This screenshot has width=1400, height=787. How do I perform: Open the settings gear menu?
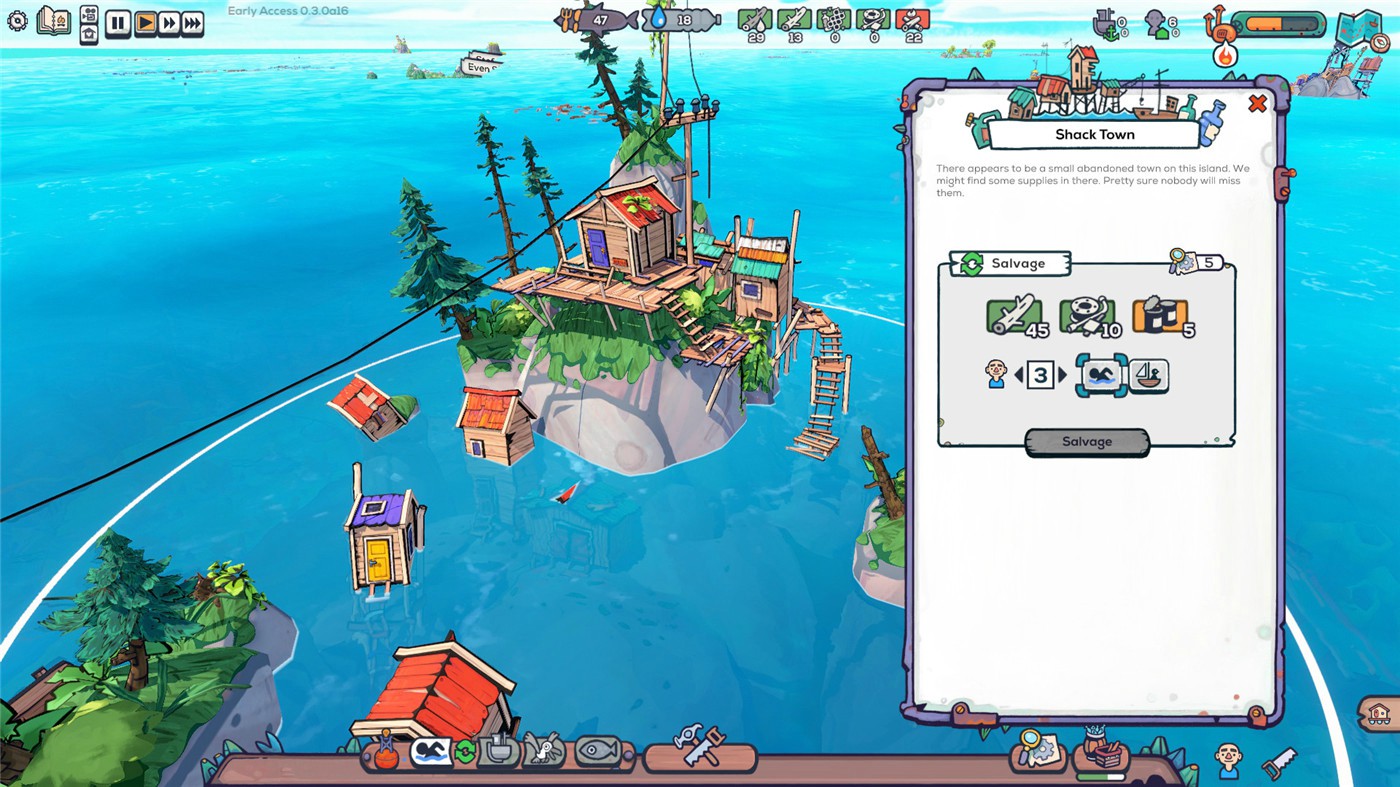coord(16,18)
